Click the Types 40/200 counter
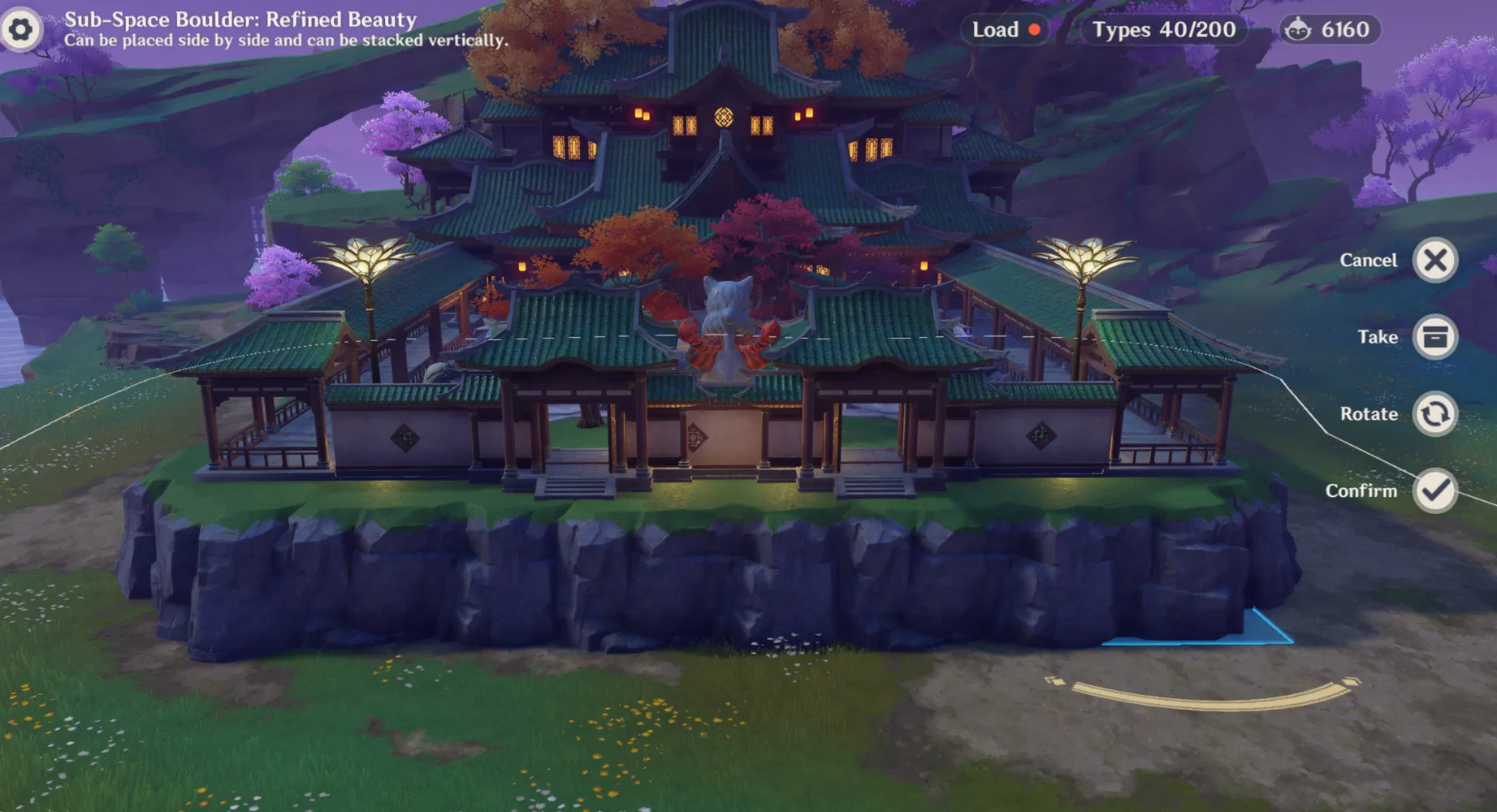The width and height of the screenshot is (1497, 812). click(x=1164, y=29)
